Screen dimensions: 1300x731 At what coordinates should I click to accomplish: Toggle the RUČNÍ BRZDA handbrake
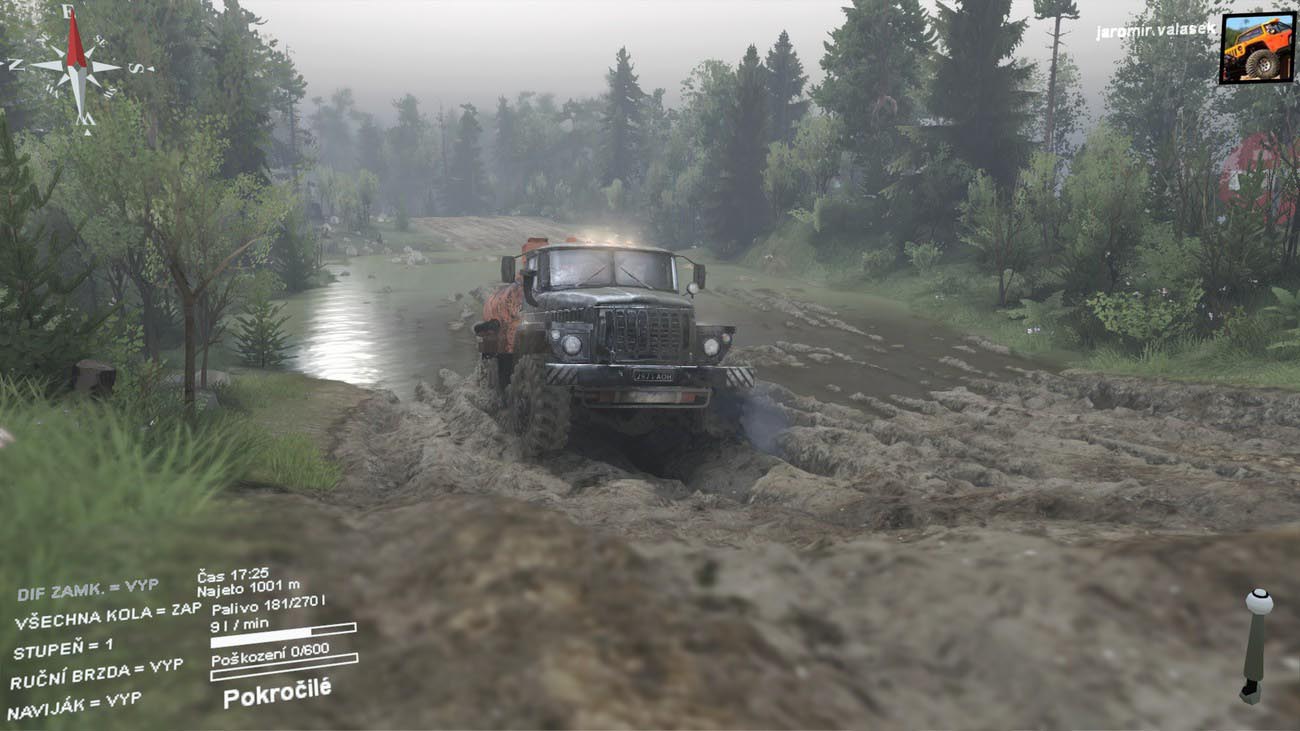[96, 674]
